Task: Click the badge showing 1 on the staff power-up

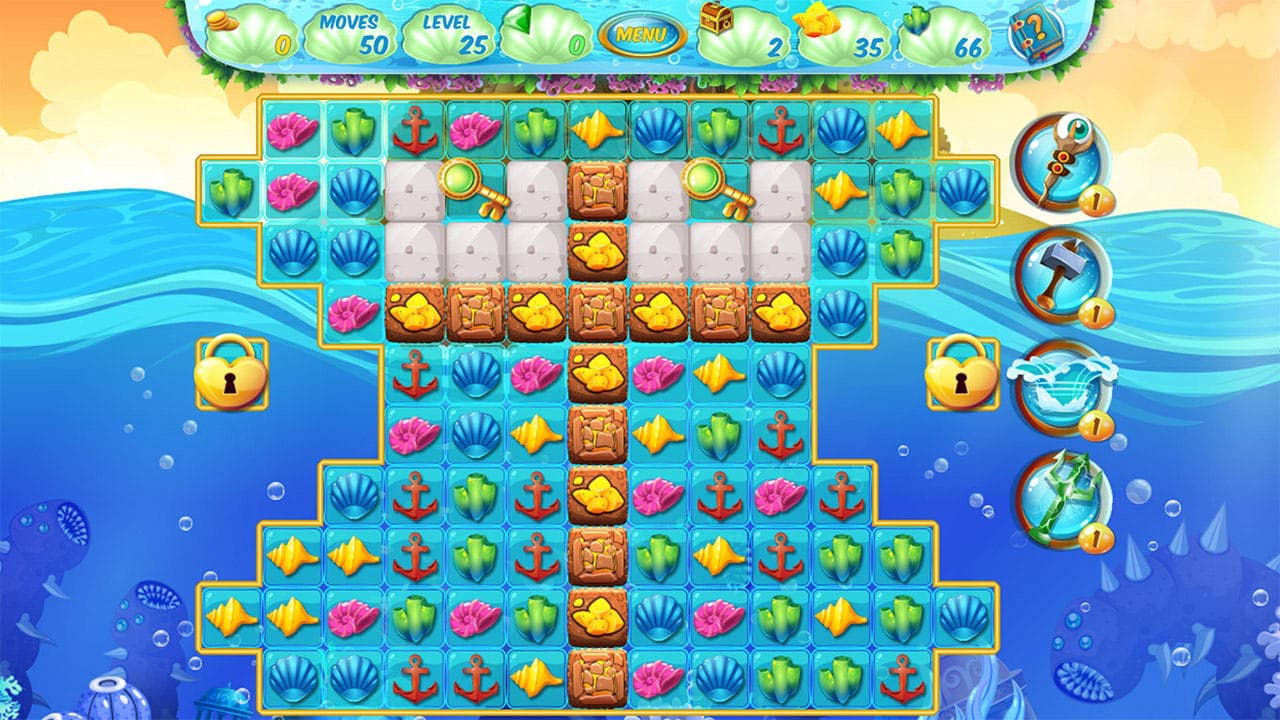Action: click(1095, 200)
